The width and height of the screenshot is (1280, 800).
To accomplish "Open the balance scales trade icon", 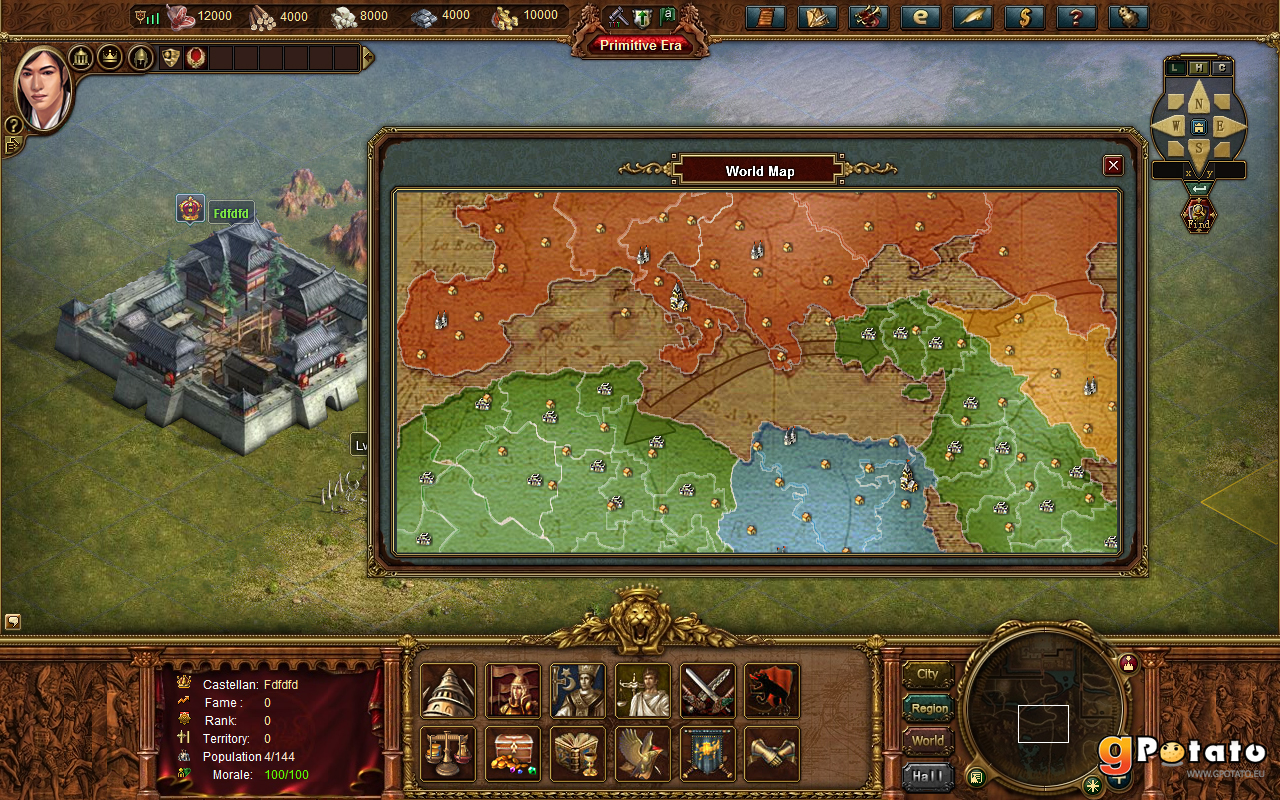I will coord(448,753).
